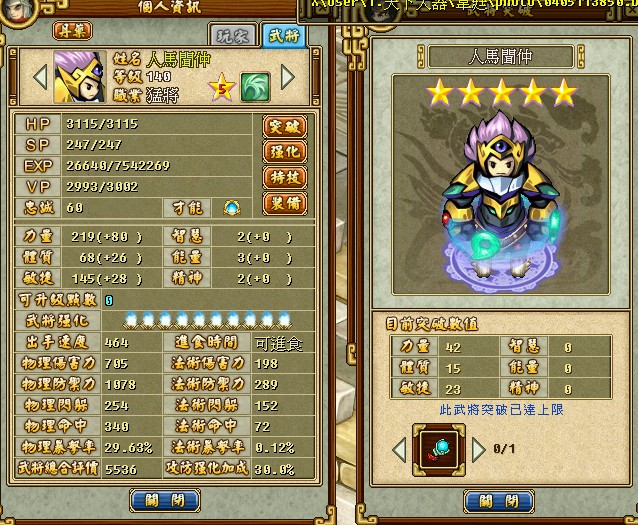Click the green swirl skill icon
Image resolution: width=638 pixels, height=525 pixels.
pyautogui.click(x=255, y=87)
